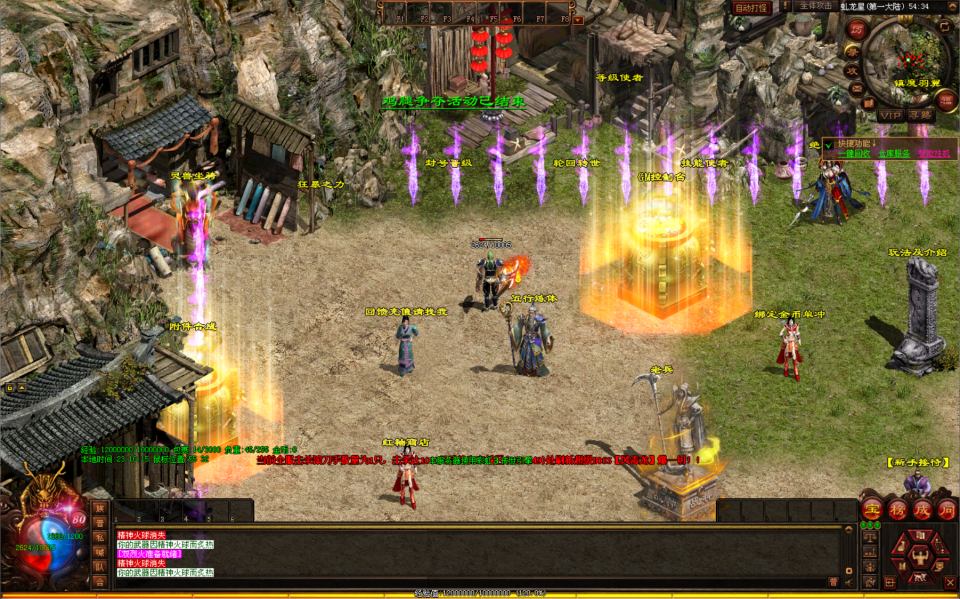This screenshot has width=960, height=599.
Task: Open the circular minimap
Action: 908,61
